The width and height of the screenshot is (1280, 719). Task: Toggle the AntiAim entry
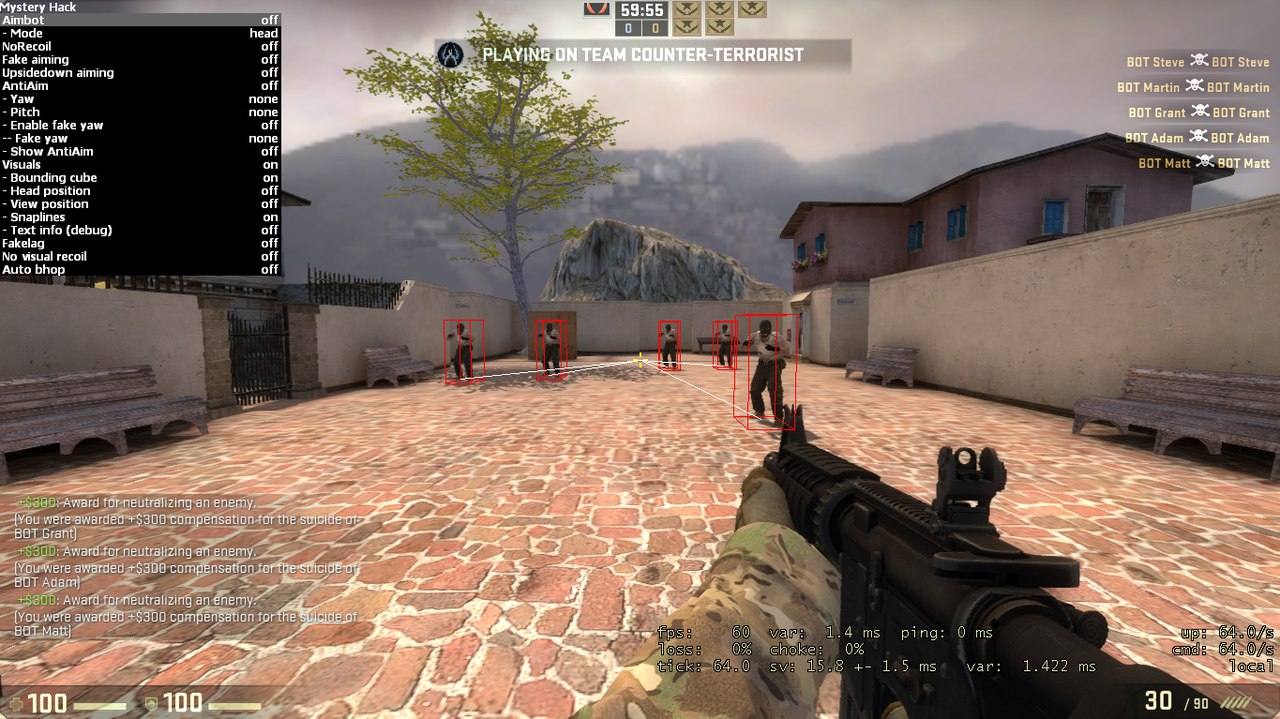[140, 86]
